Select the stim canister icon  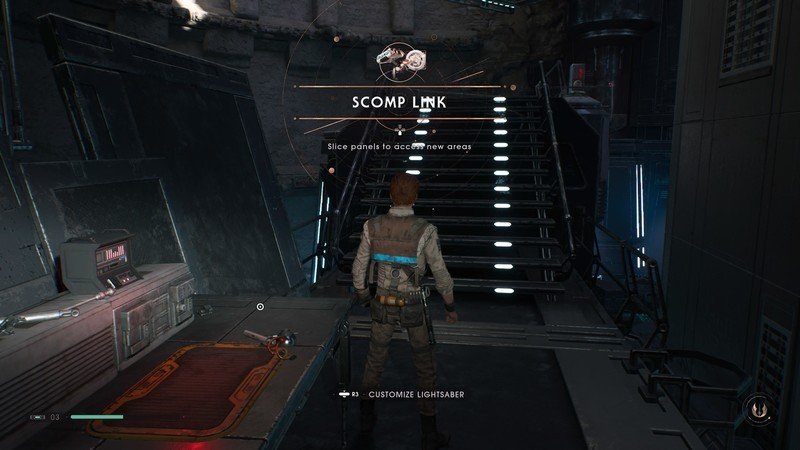(38, 416)
